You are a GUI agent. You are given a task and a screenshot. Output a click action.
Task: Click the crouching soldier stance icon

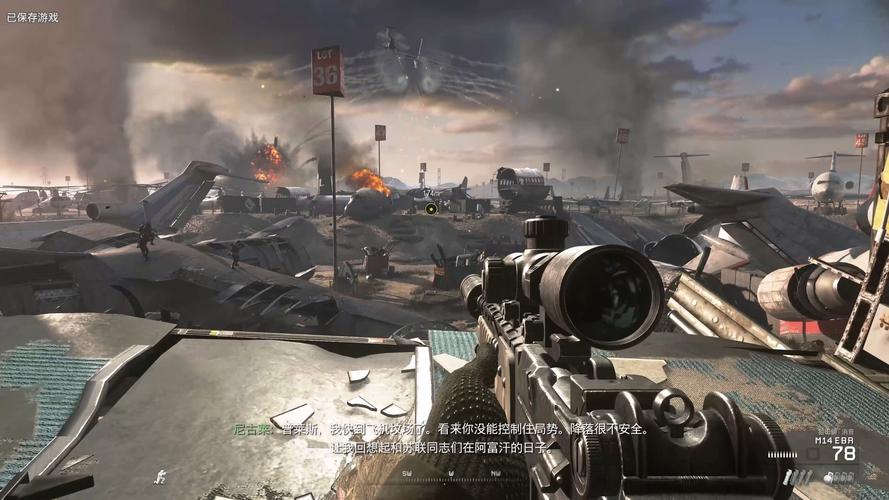tap(159, 476)
